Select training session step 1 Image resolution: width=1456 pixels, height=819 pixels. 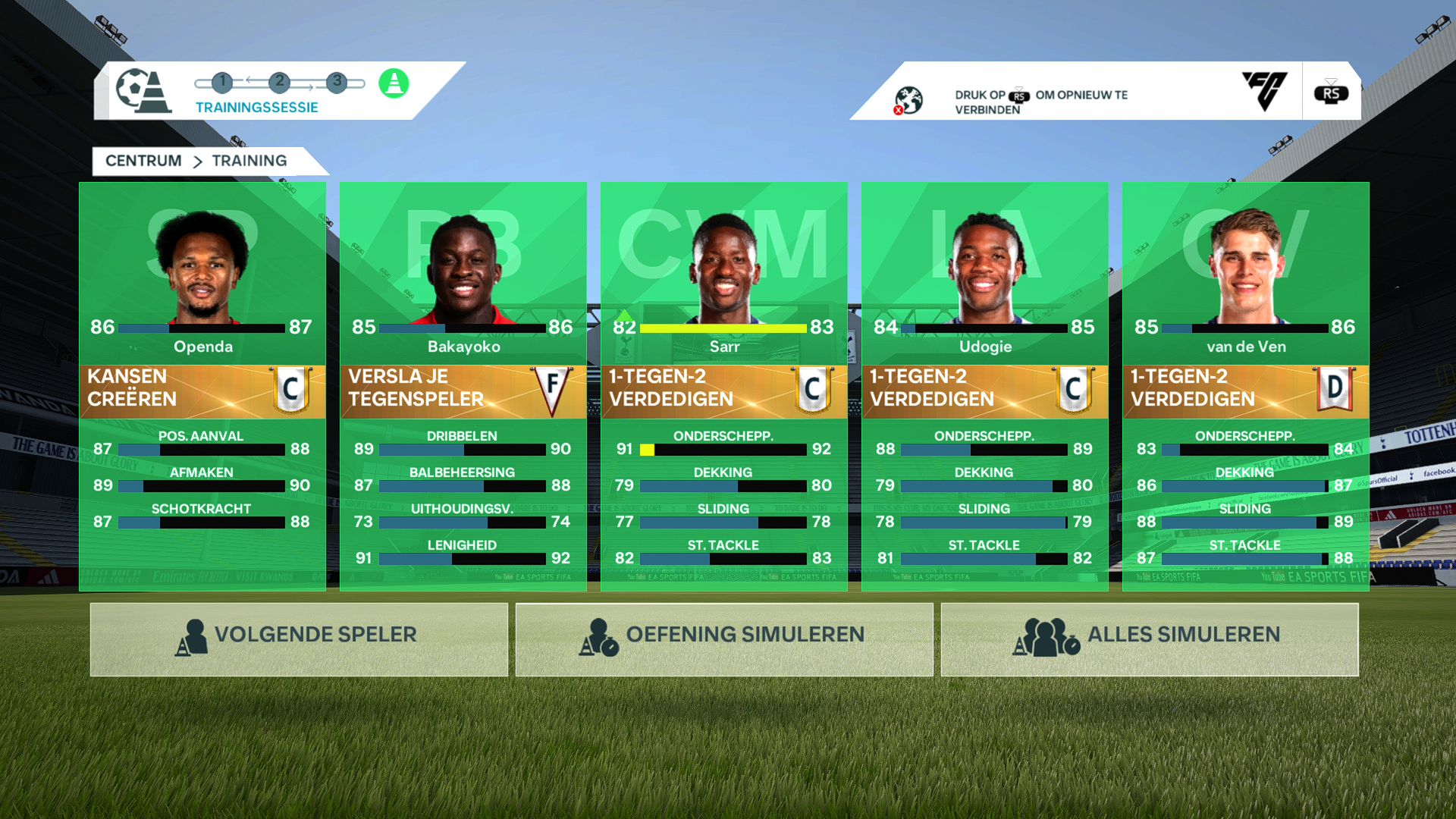[222, 82]
